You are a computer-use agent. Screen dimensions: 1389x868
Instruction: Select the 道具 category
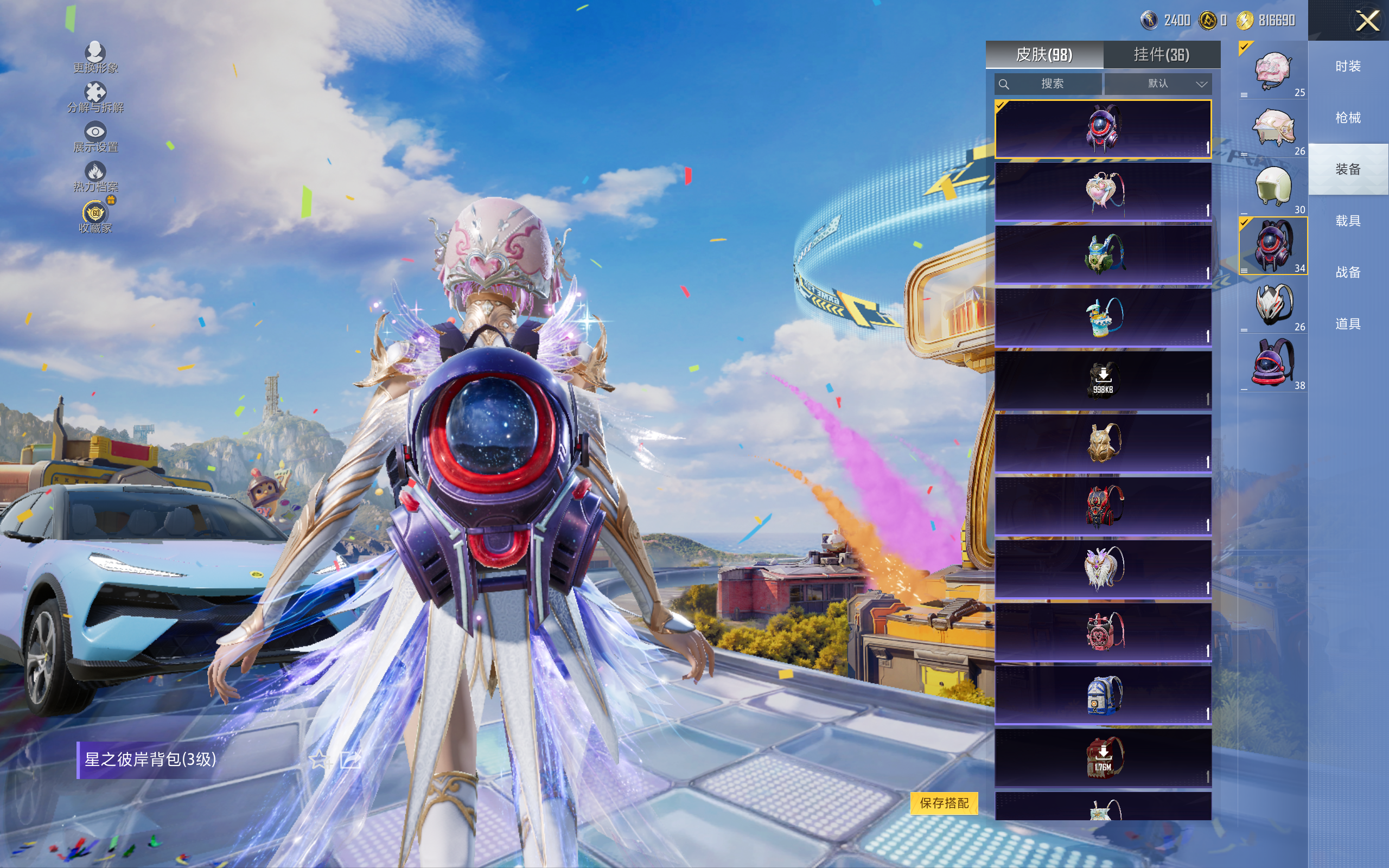pyautogui.click(x=1348, y=324)
